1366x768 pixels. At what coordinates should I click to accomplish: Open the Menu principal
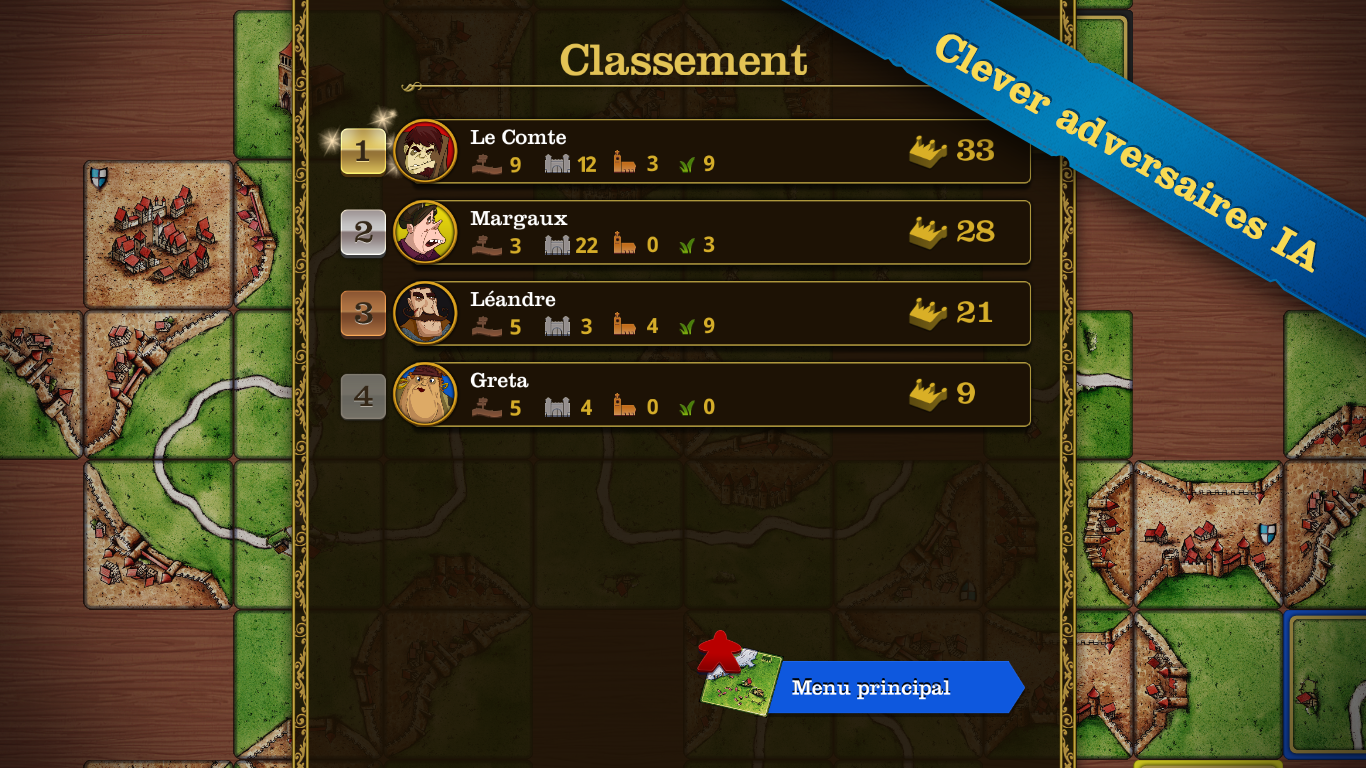coord(869,687)
